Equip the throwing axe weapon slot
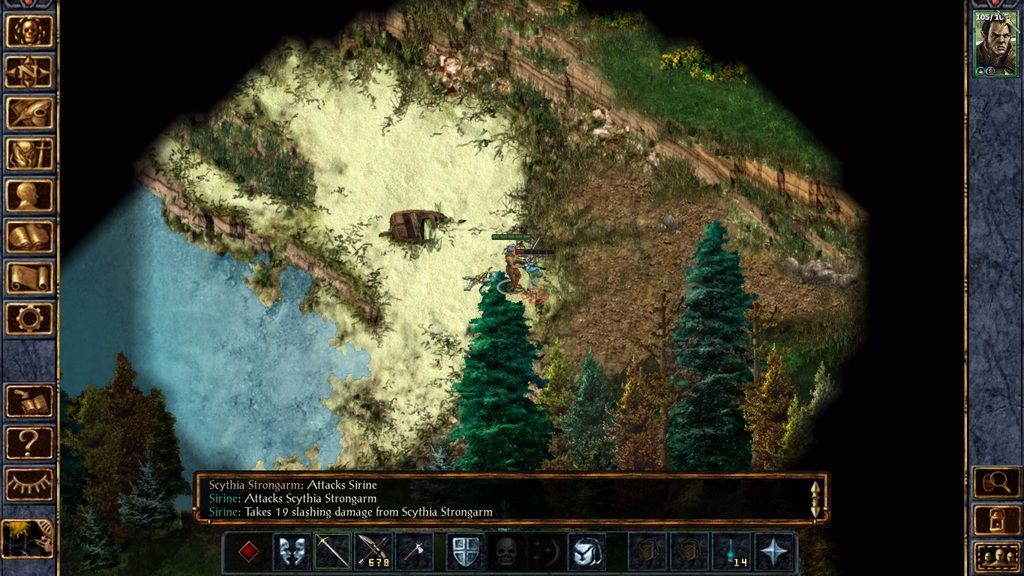1024x576 pixels. click(414, 552)
